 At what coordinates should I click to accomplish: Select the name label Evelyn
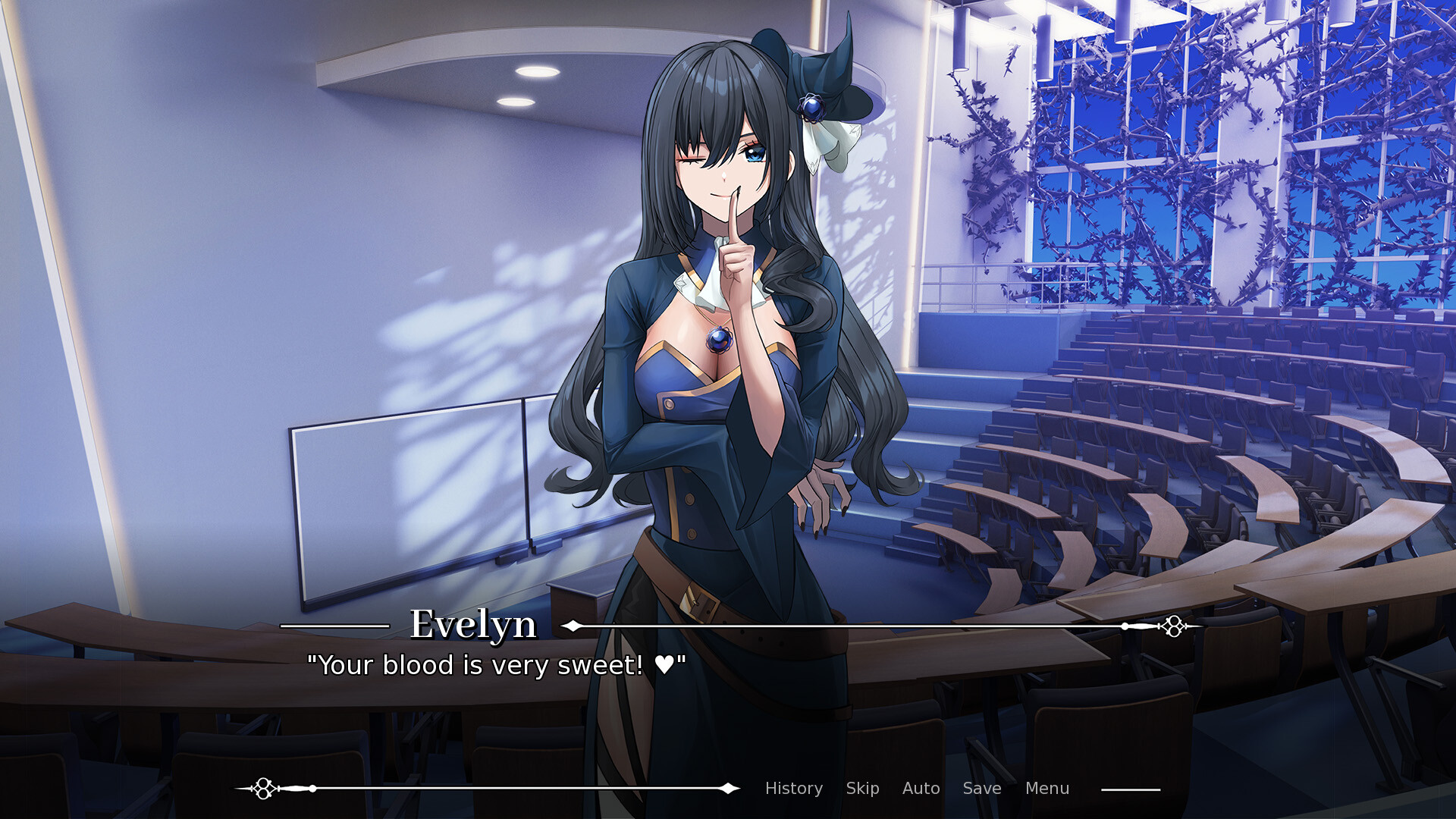tap(472, 626)
